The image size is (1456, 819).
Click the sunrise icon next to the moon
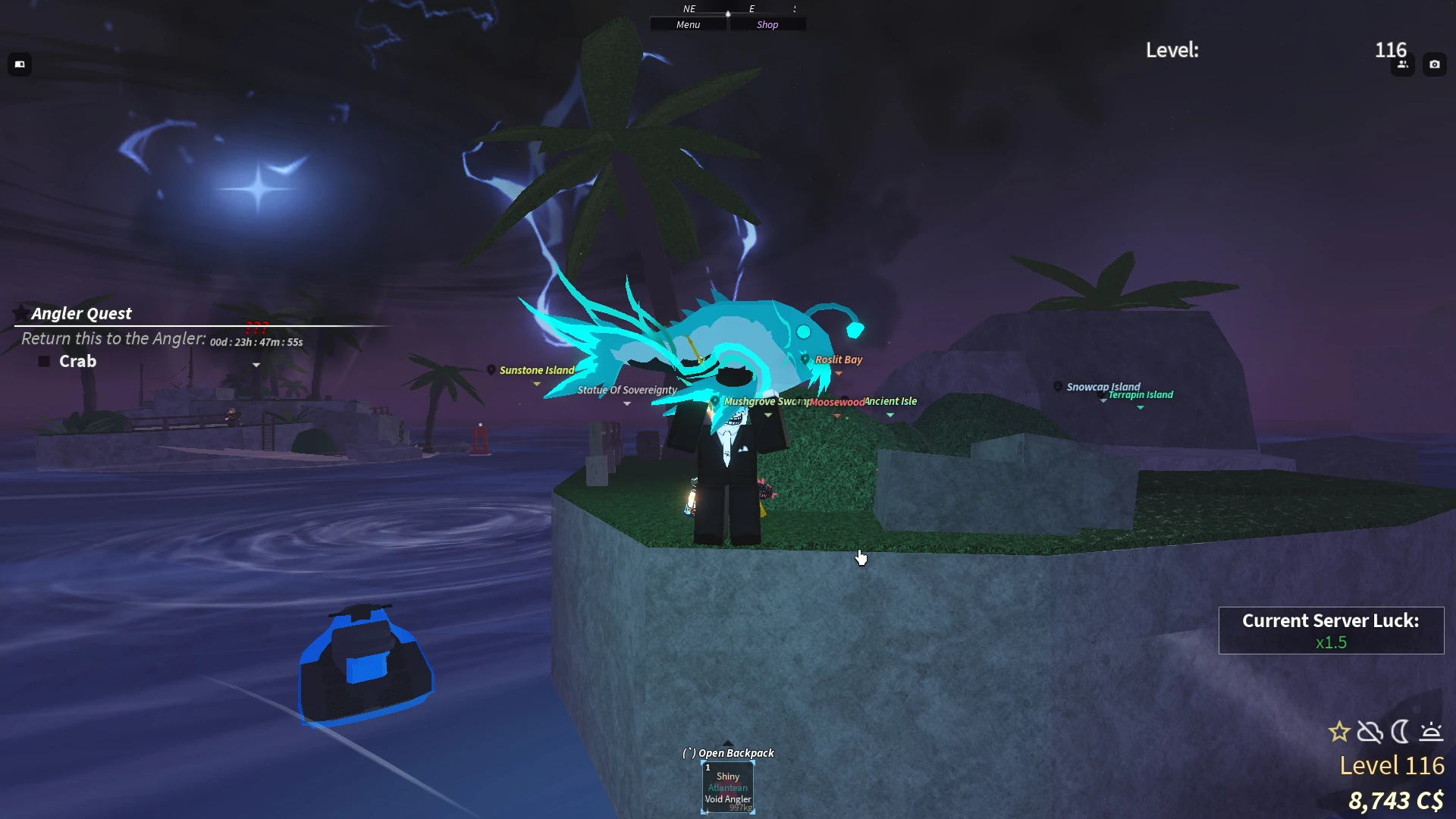(x=1432, y=732)
